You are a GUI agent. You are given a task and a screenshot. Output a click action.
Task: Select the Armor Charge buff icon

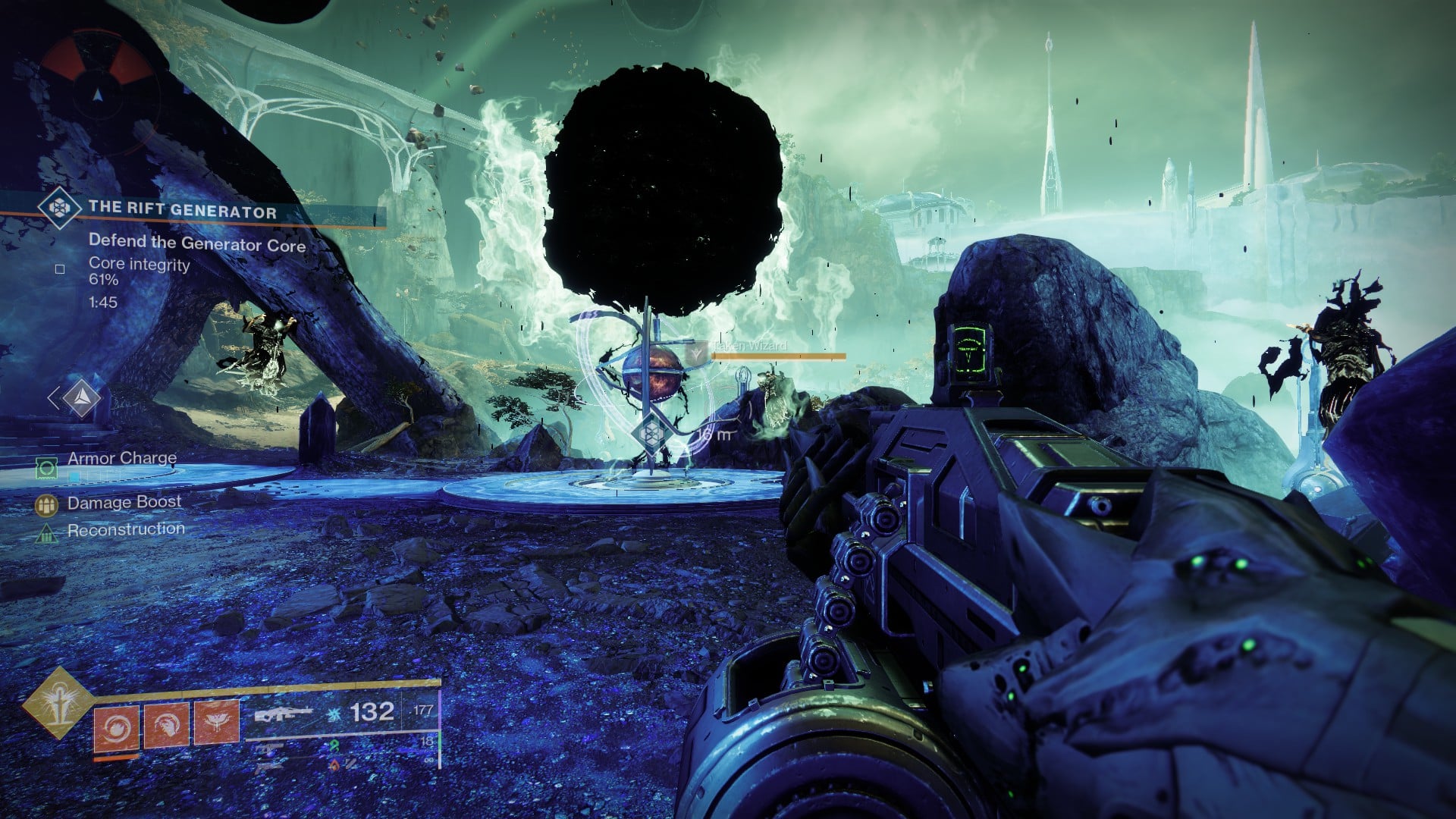coord(47,466)
